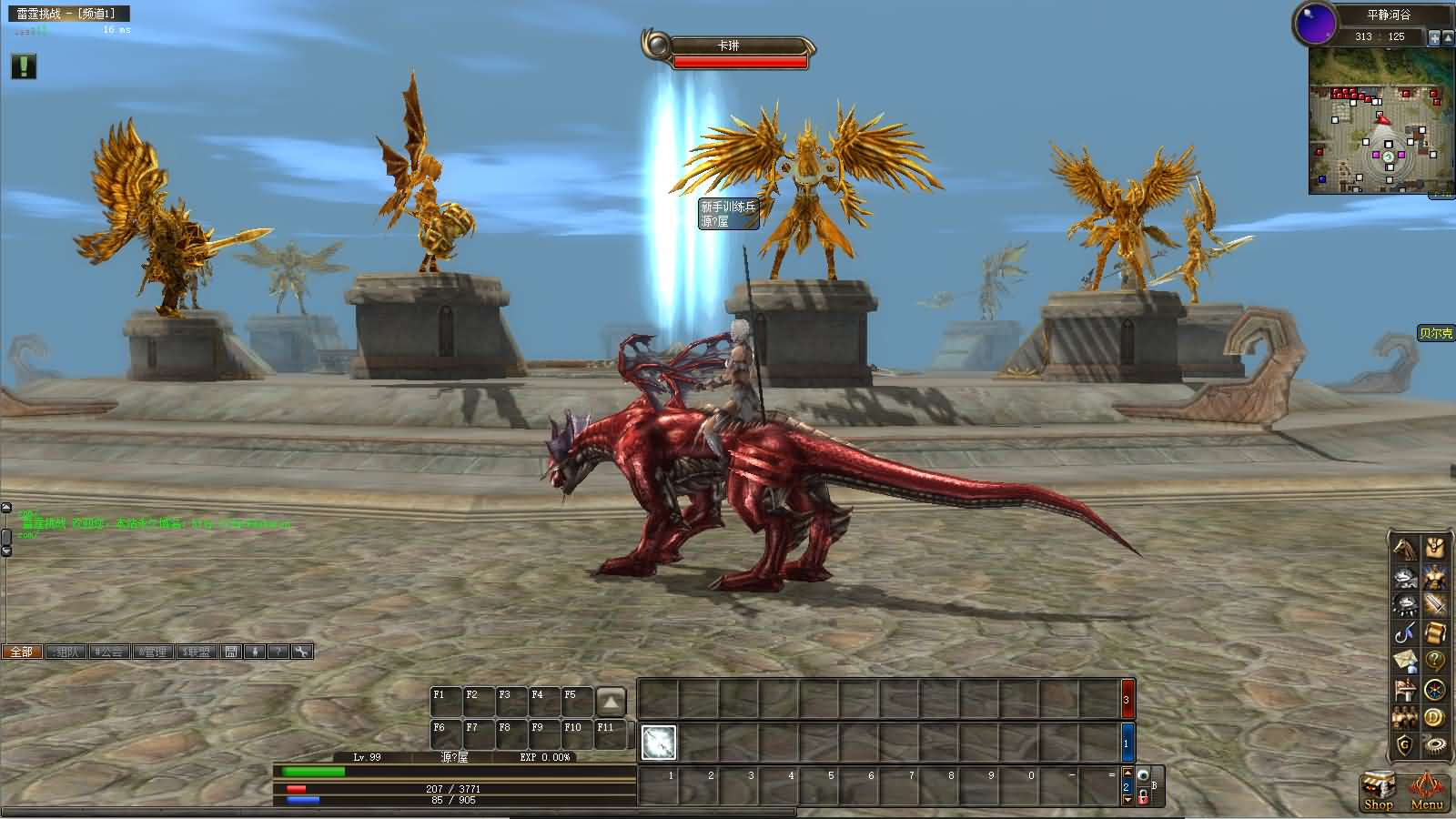Open the horse mount icon
Screen dimensions: 1456x819
tap(1405, 549)
